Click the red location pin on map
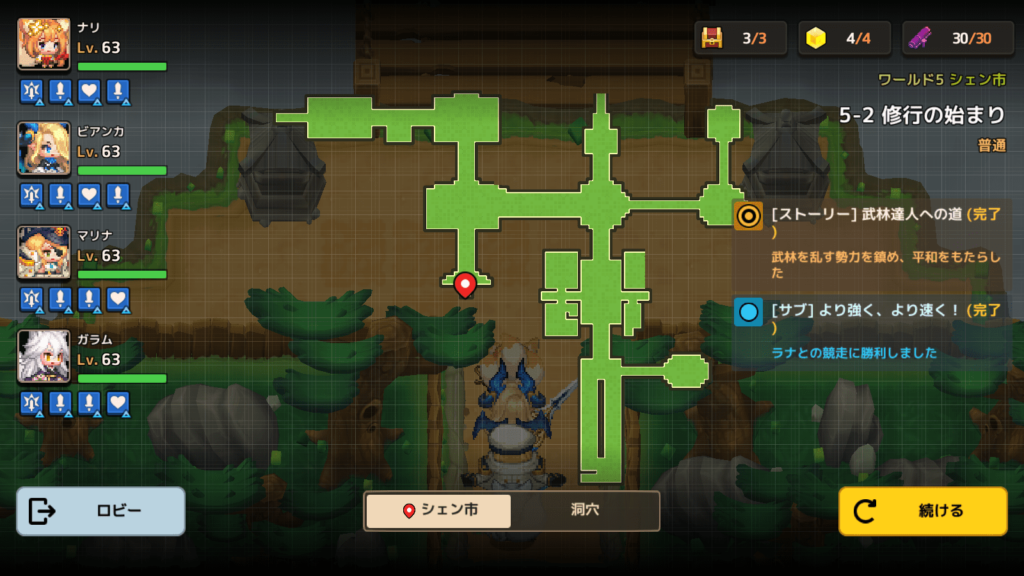The image size is (1024, 576). [464, 285]
